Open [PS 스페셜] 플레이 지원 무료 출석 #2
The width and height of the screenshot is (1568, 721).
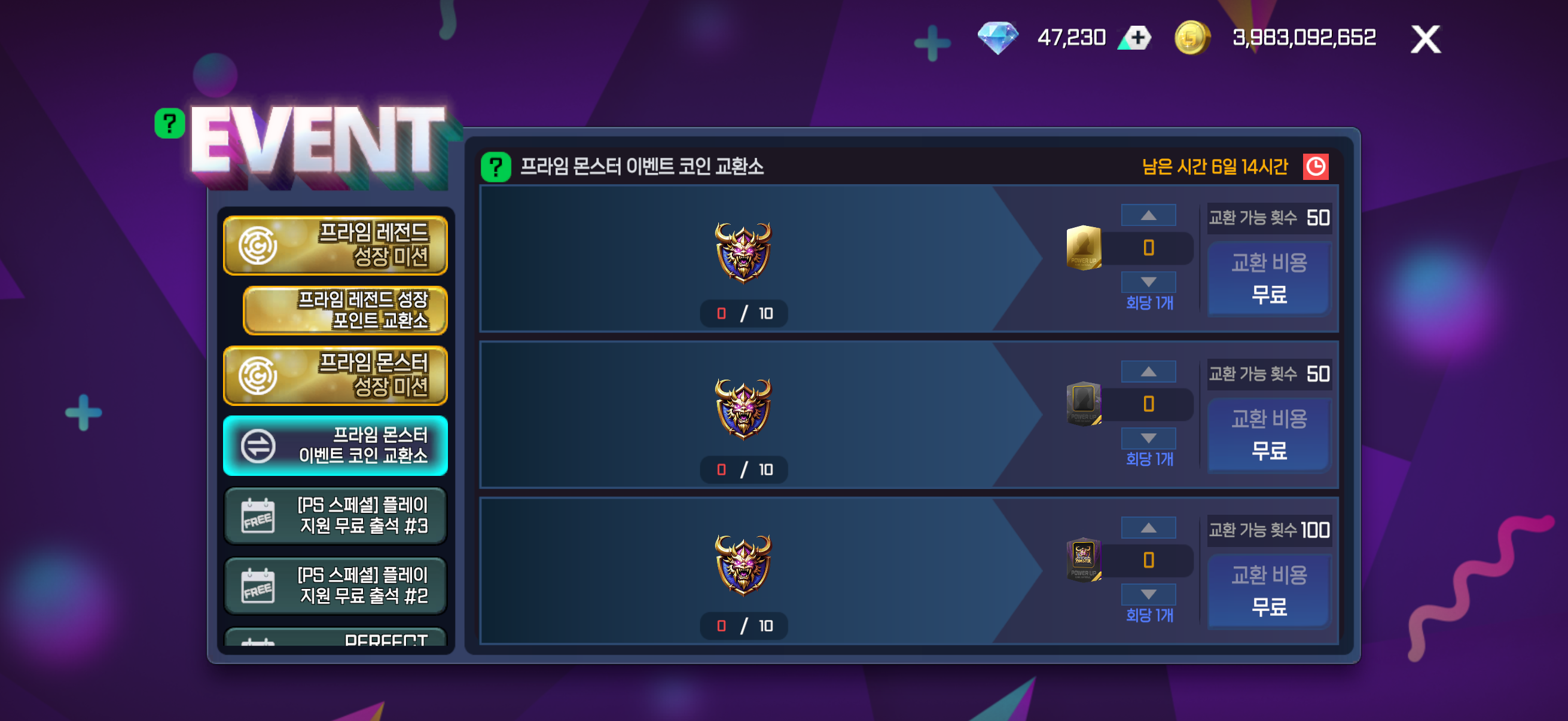pos(335,585)
